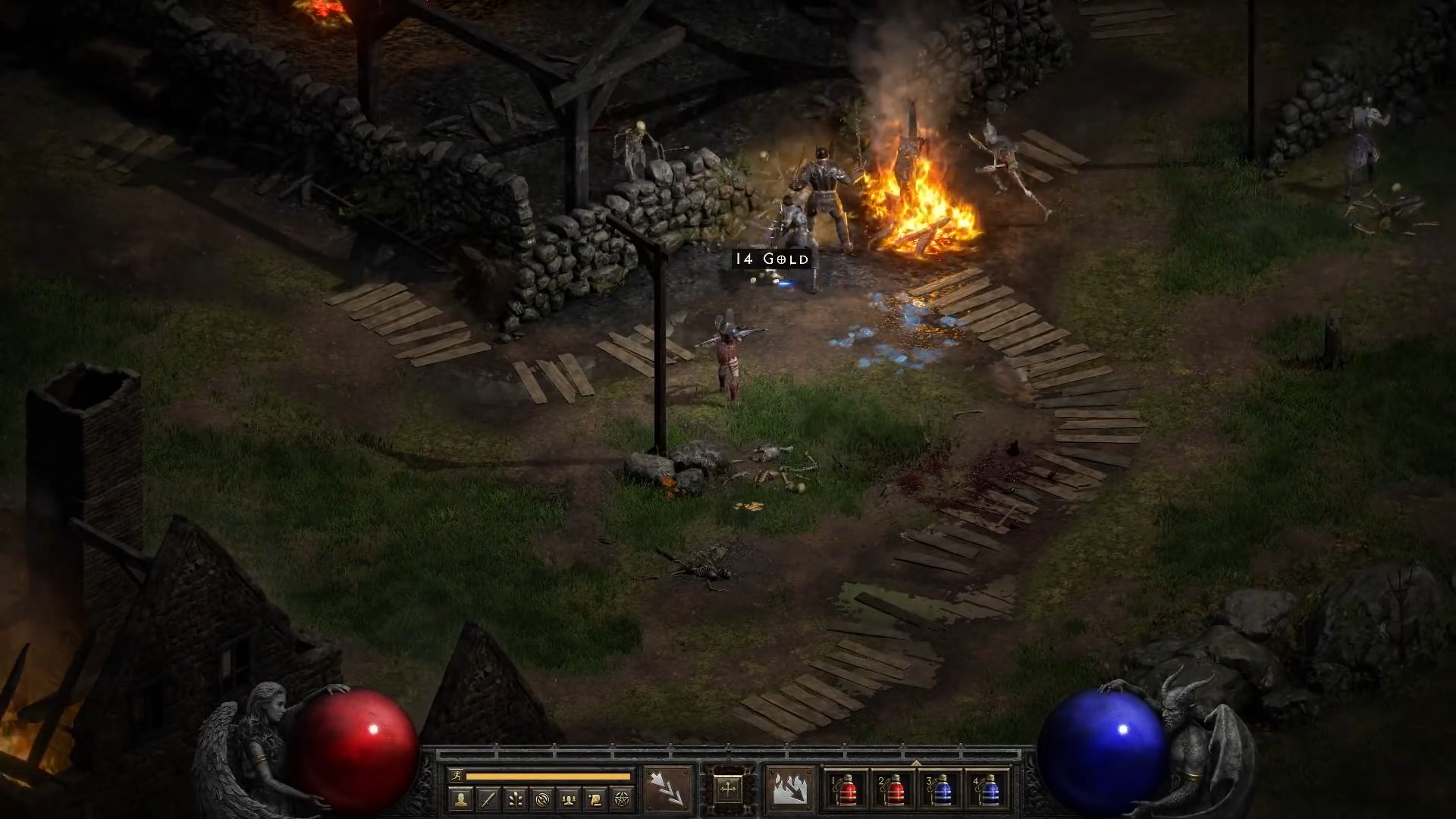This screenshot has height=819, width=1456.
Task: Click the red health globe
Action: [353, 747]
